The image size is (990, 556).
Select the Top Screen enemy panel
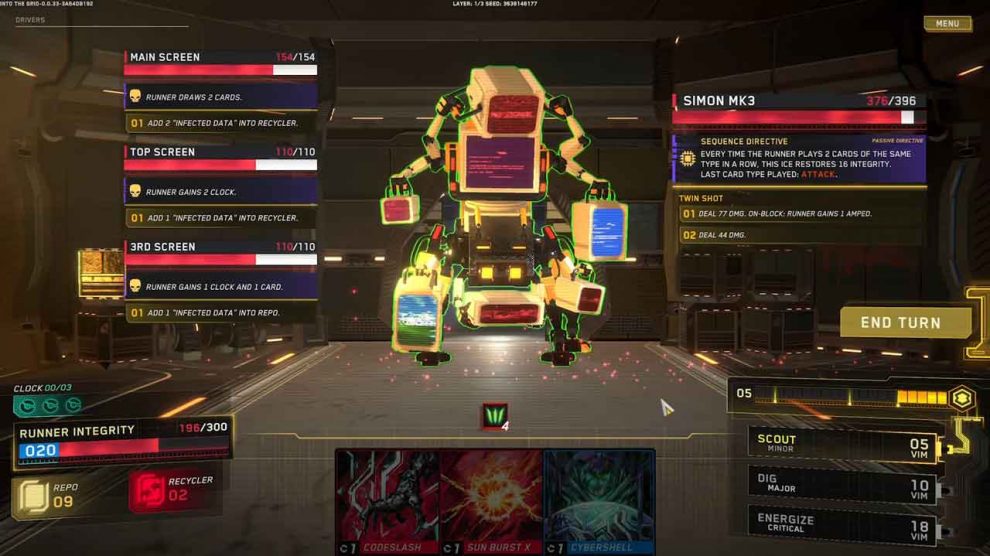coord(220,158)
